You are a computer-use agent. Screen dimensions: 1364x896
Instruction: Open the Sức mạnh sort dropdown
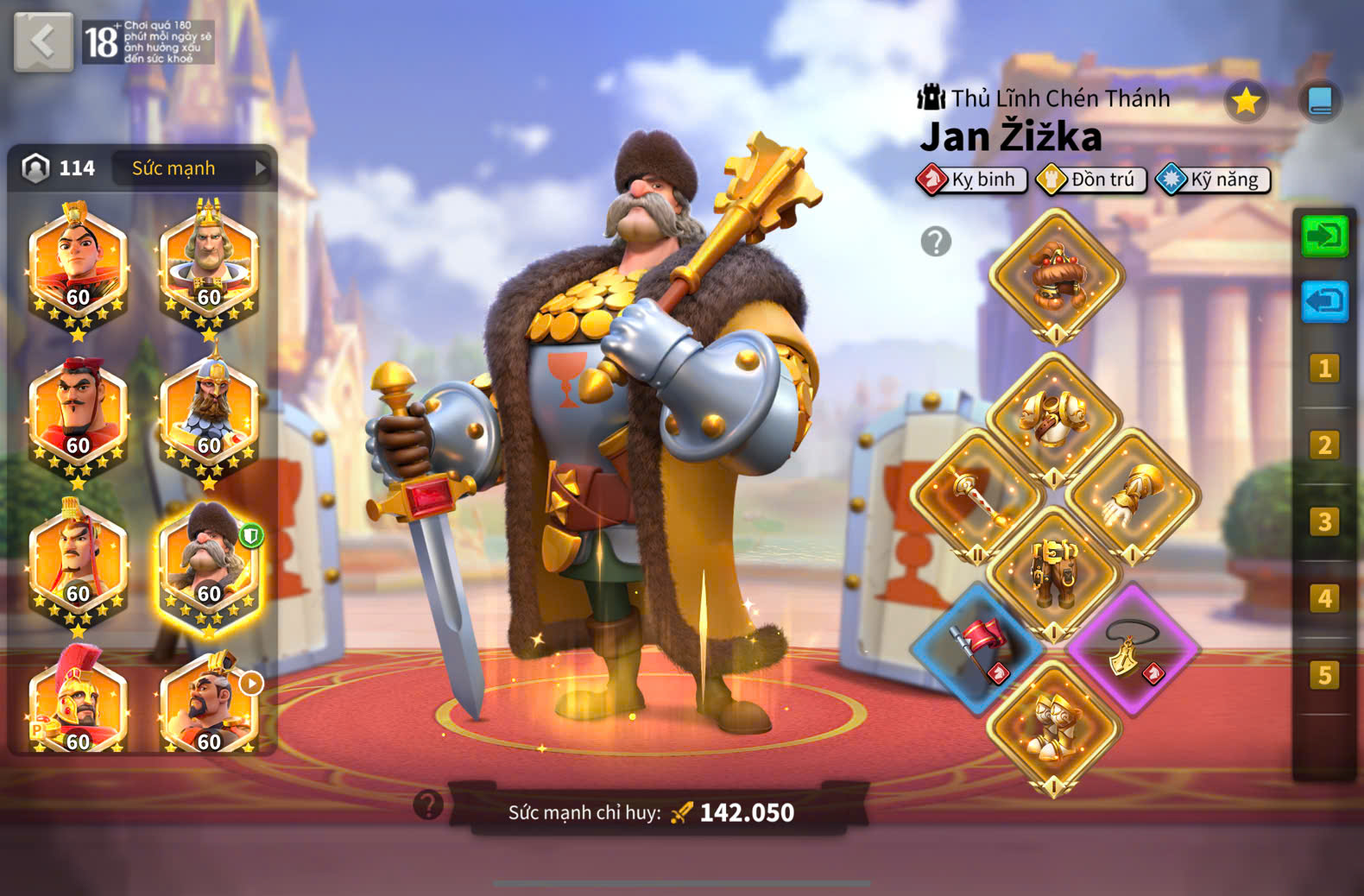pos(193,168)
